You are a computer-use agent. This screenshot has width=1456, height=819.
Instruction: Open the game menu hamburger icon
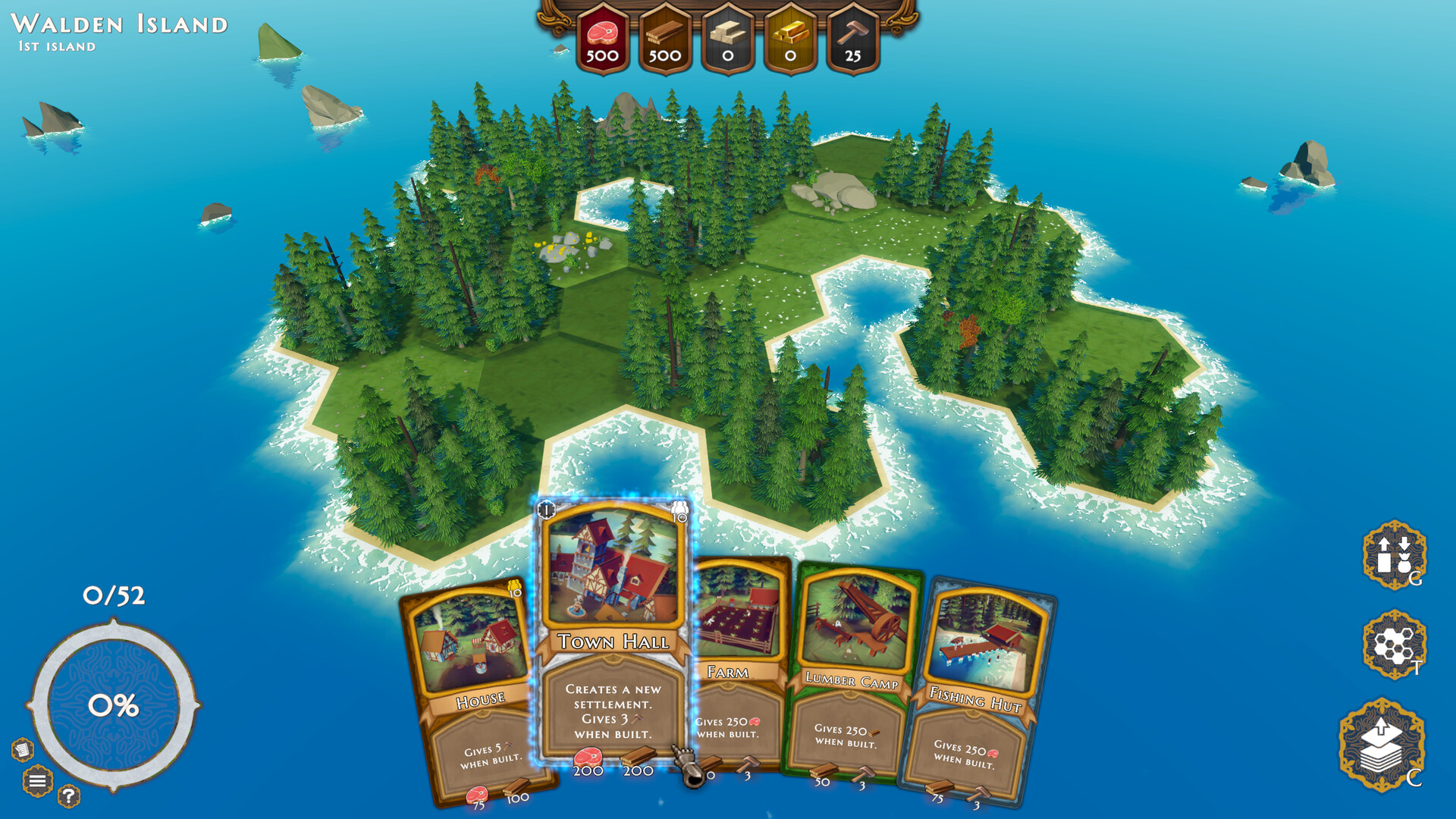pos(36,779)
